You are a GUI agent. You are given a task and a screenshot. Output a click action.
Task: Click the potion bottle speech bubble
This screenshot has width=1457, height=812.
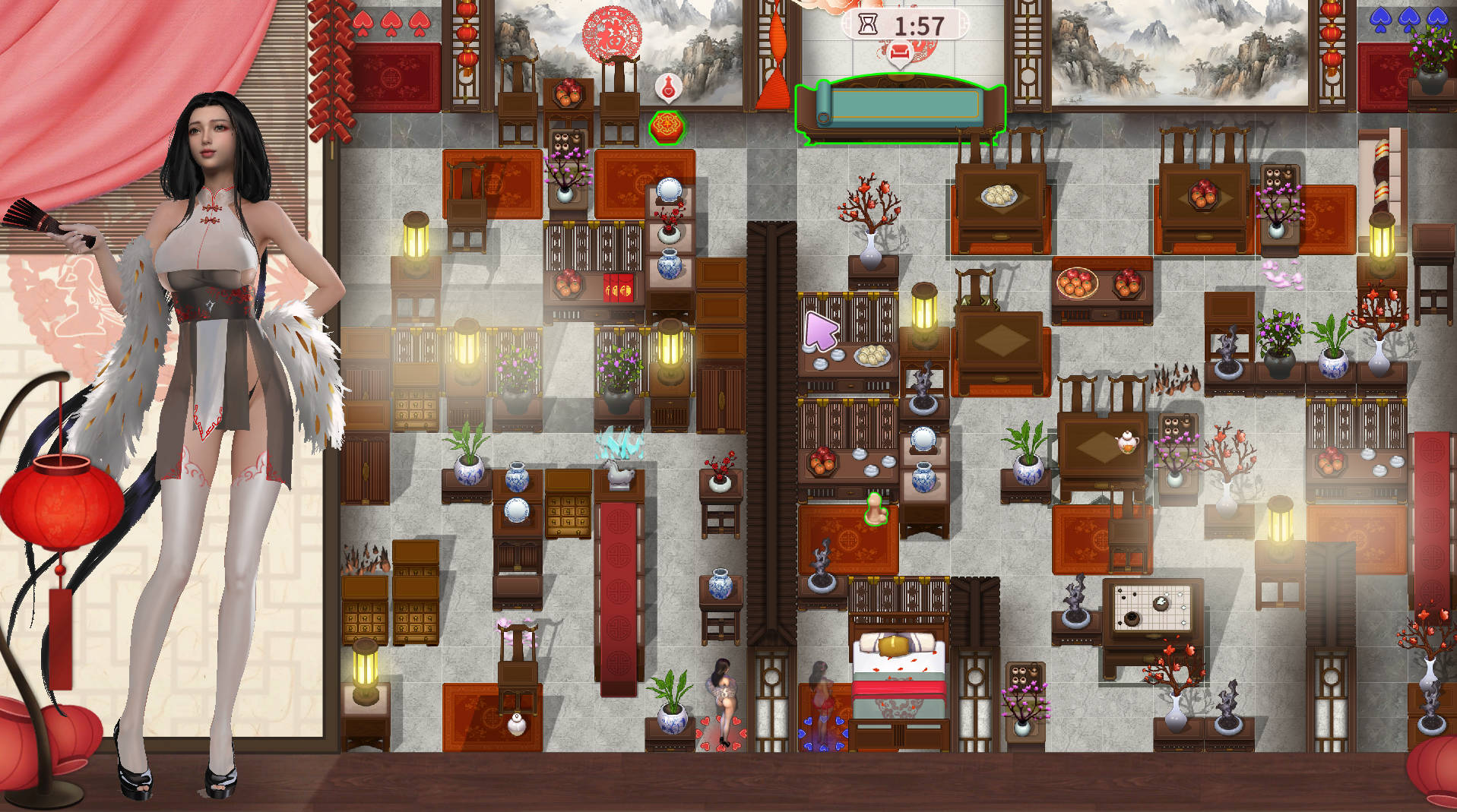coord(669,87)
